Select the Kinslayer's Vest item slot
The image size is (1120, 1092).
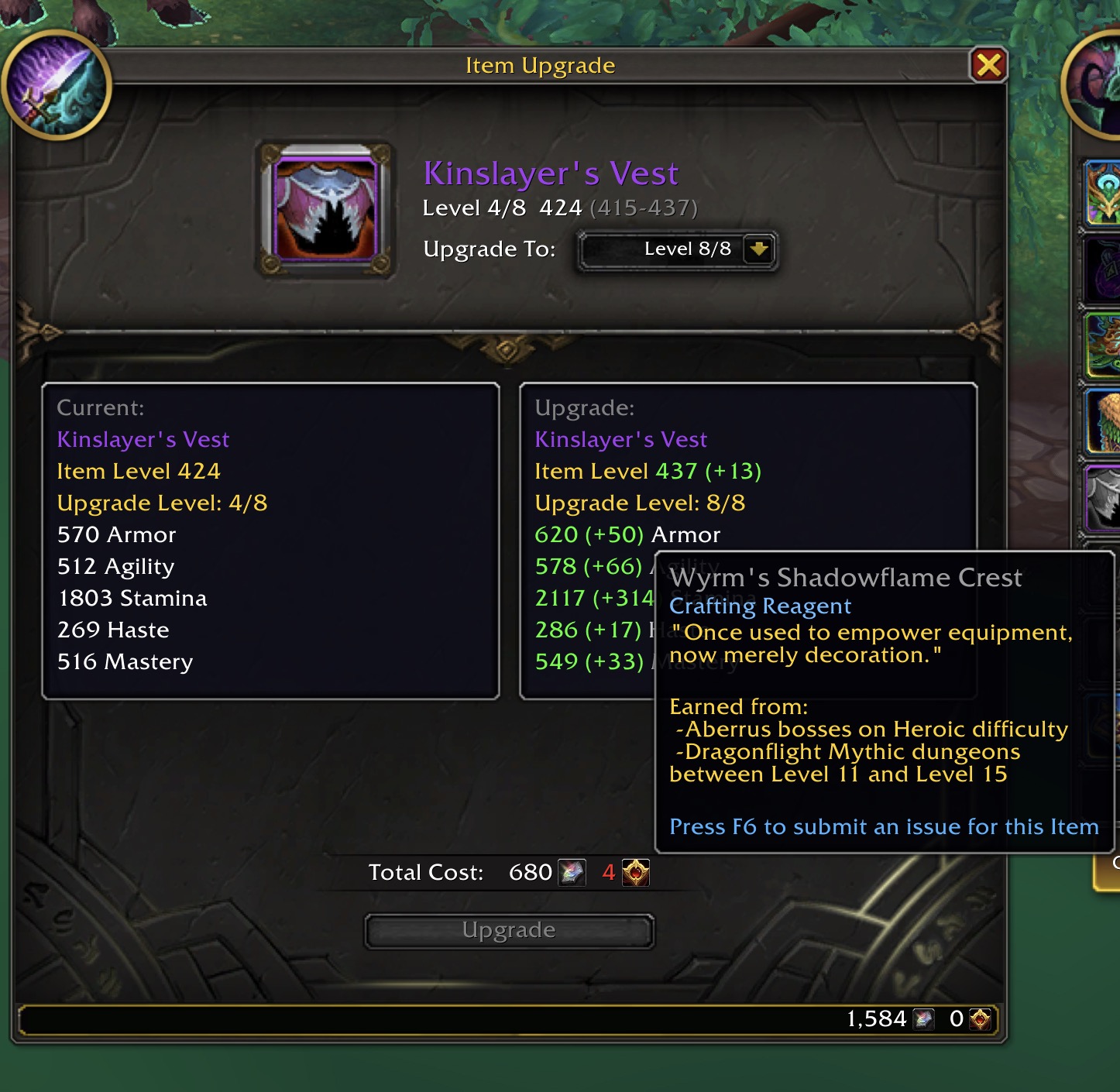(325, 208)
